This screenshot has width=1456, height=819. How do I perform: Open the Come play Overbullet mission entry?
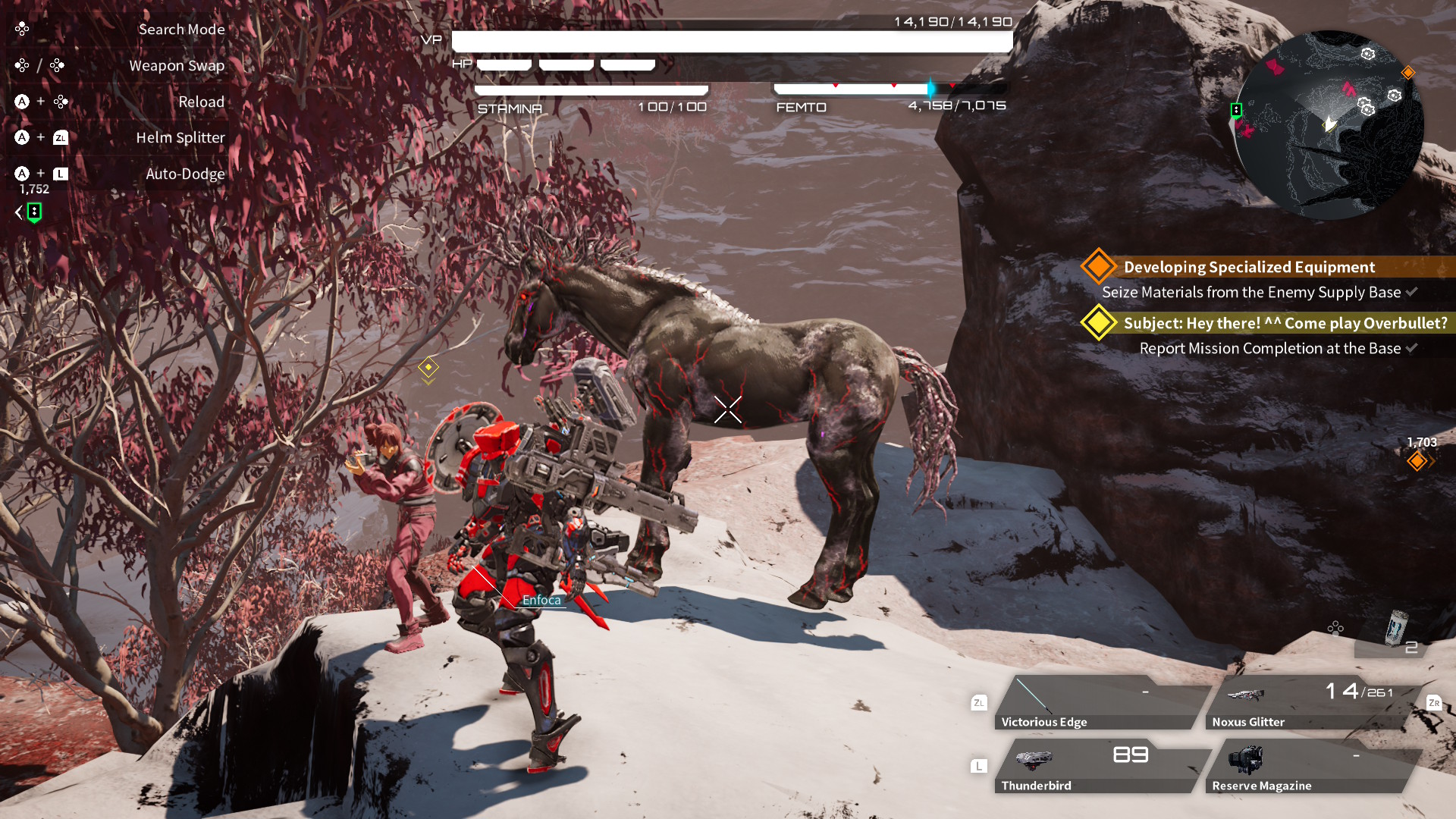pyautogui.click(x=1285, y=323)
